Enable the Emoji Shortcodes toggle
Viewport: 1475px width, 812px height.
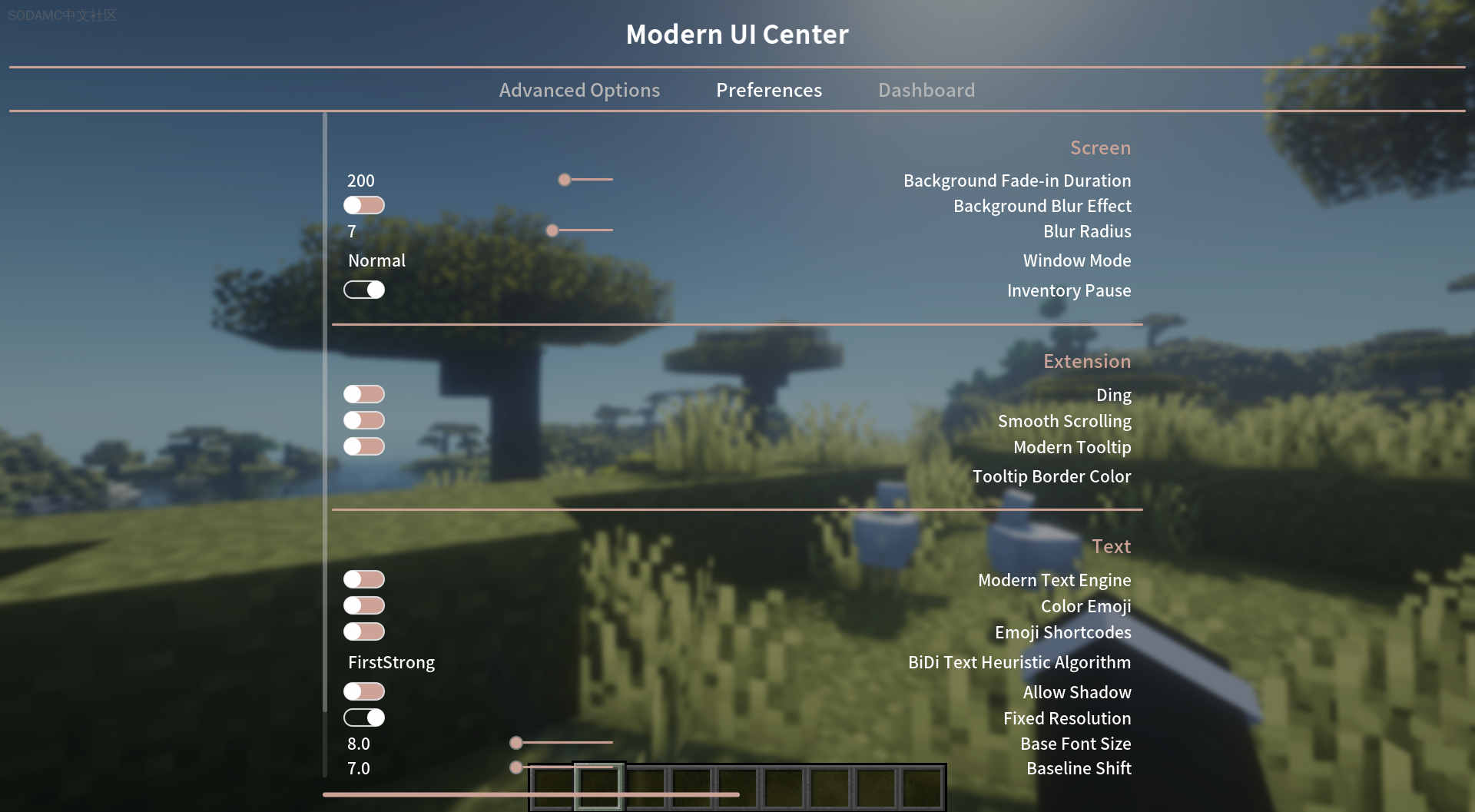click(x=363, y=631)
